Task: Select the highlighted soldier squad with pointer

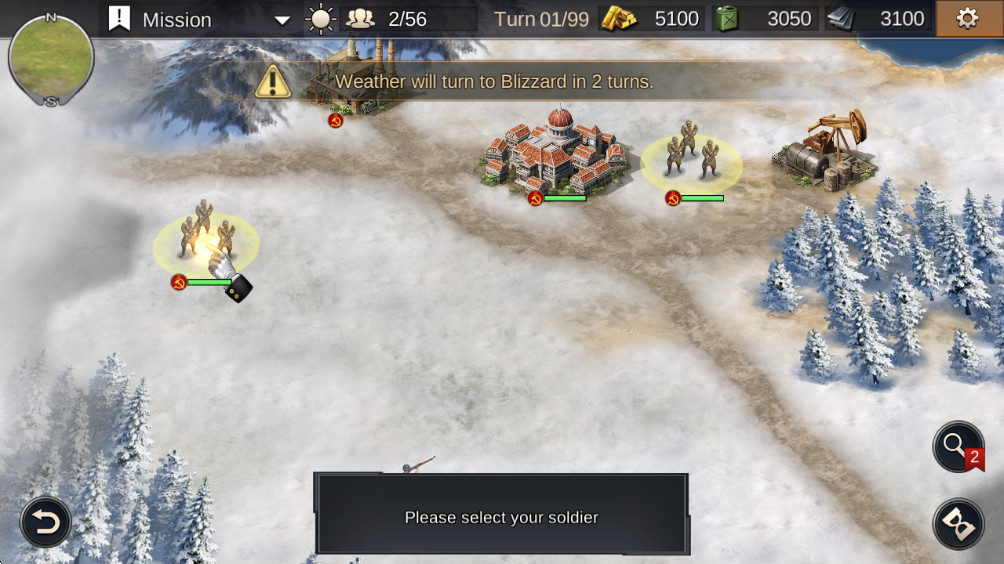Action: (x=205, y=240)
